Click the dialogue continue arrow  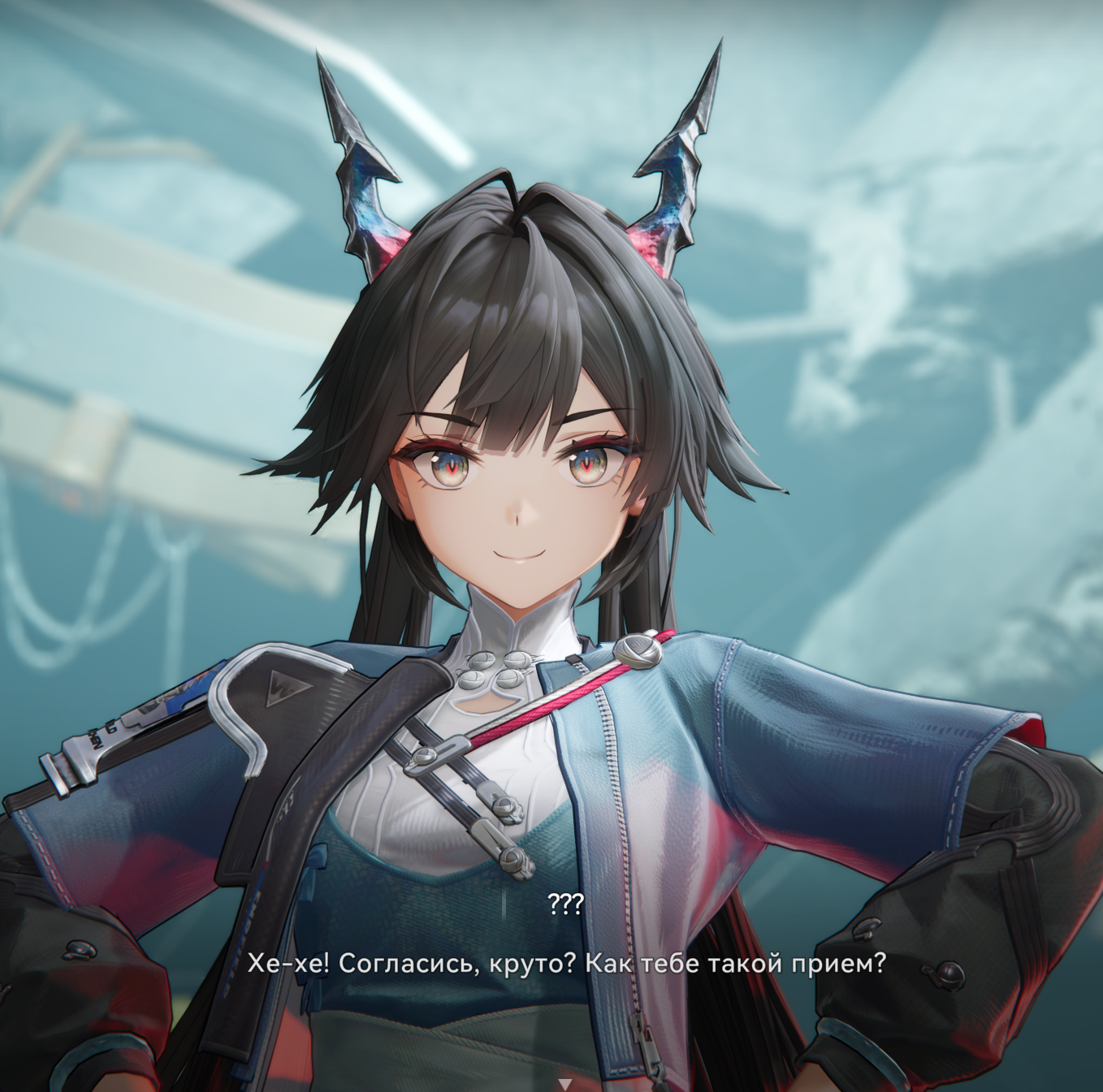click(565, 1083)
